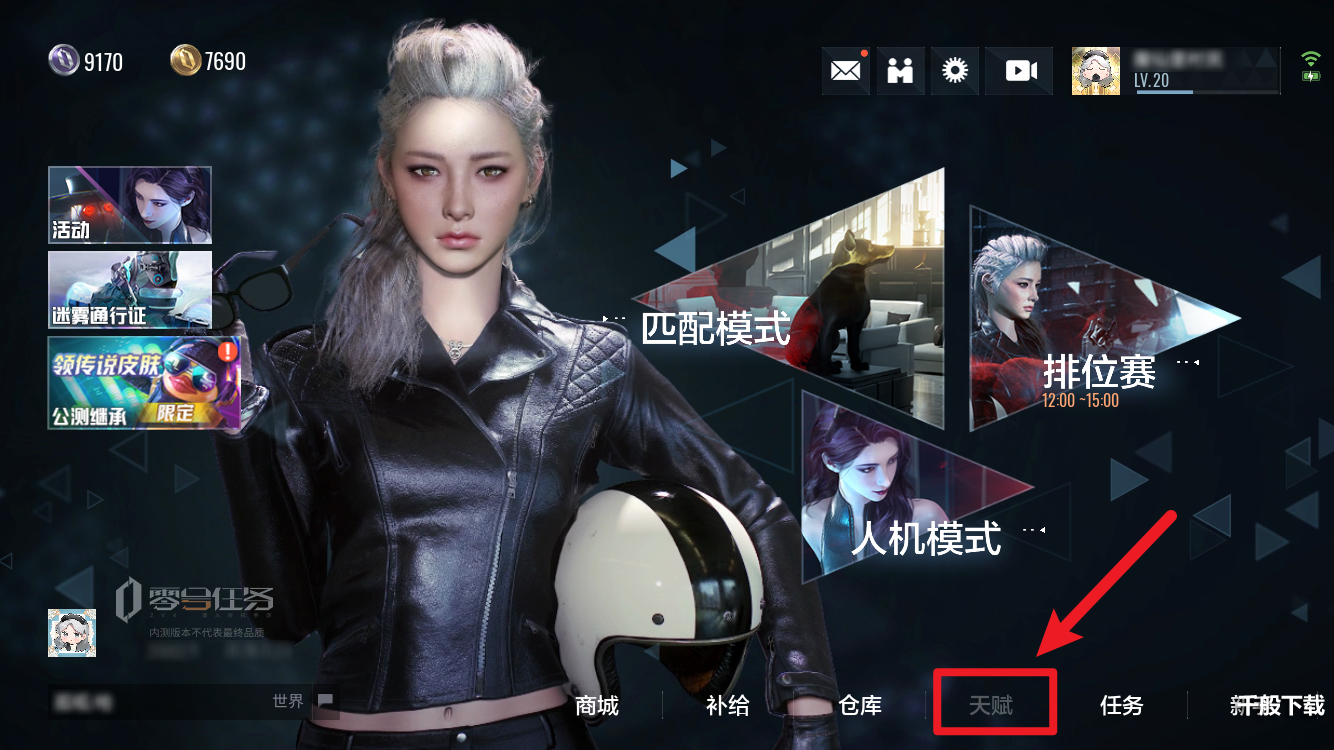Screen dimensions: 1334x750
Task: Open the 世界 chat channel selector
Action: (x=289, y=701)
